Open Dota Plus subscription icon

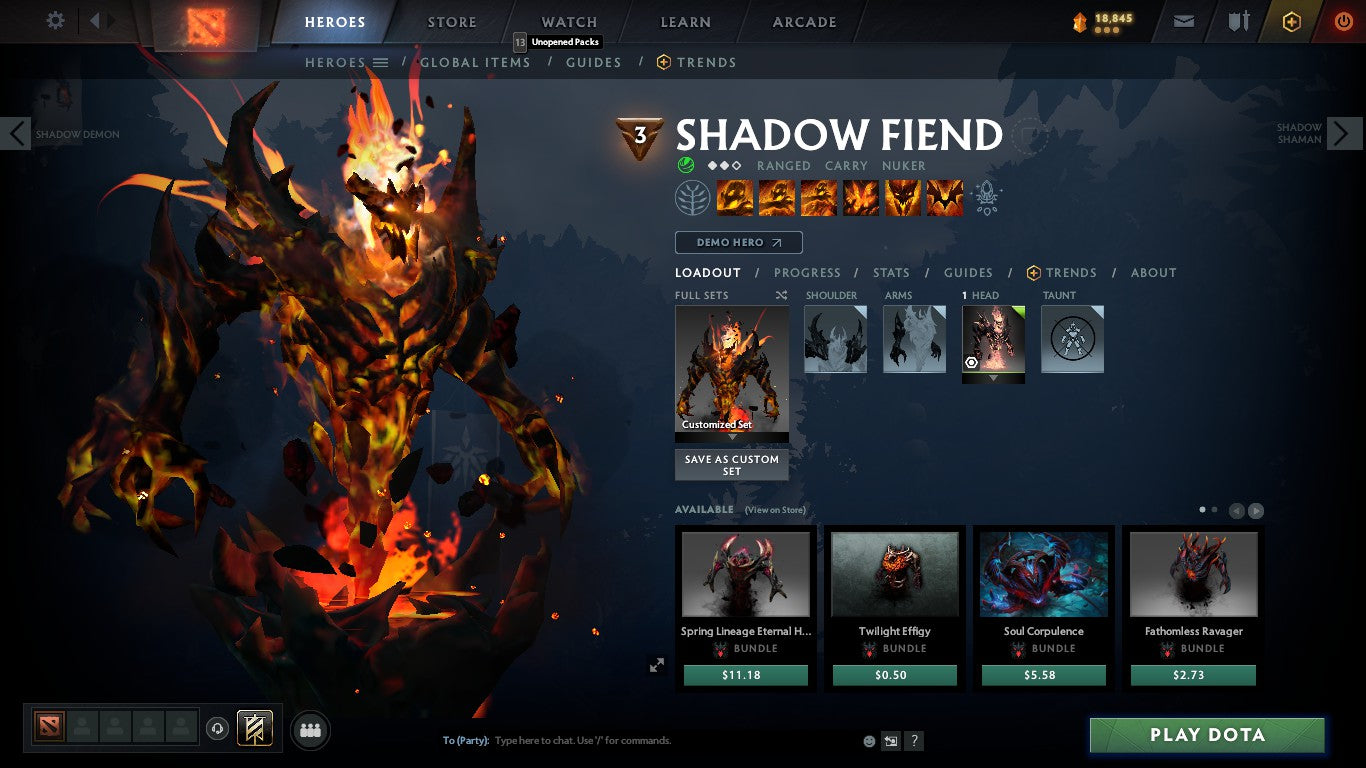tap(1291, 20)
